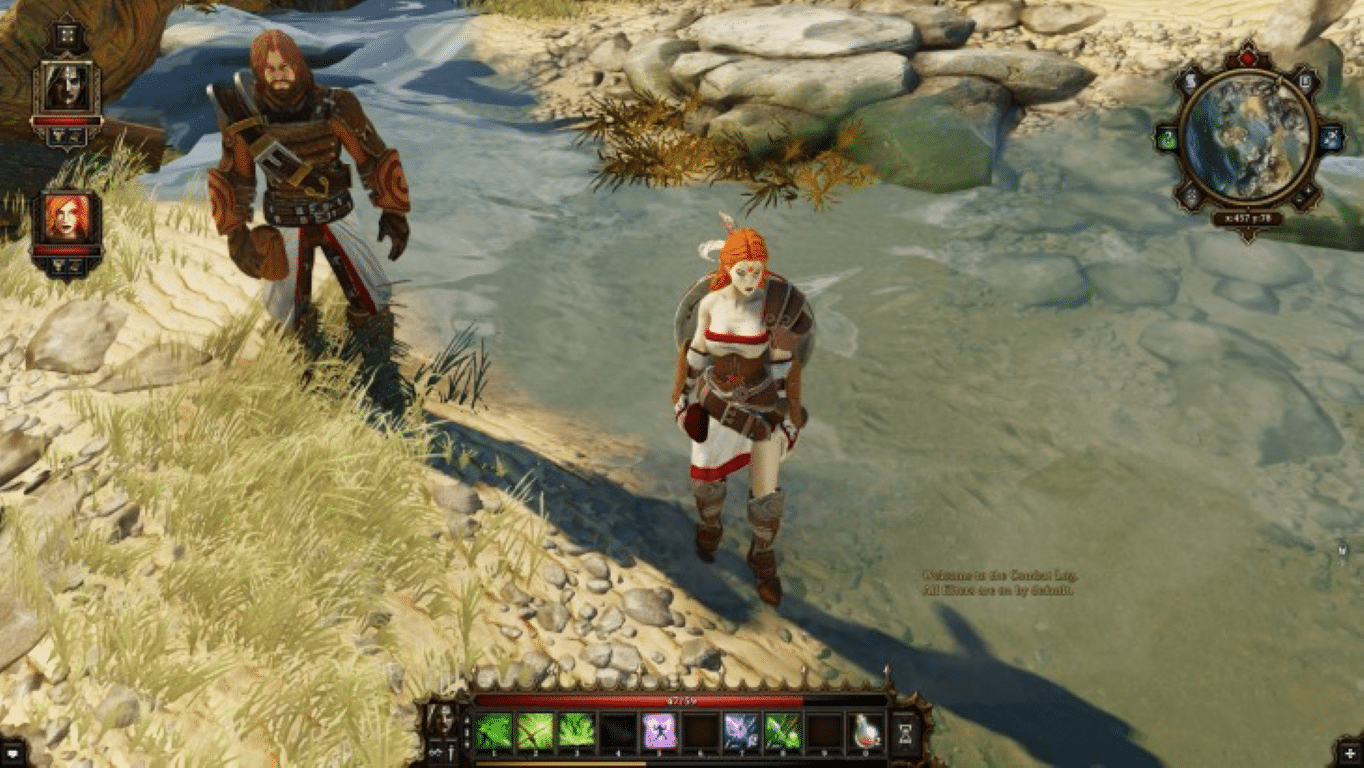Viewport: 1364px width, 768px height.
Task: Click the quicksave S icon beside the minimap
Action: click(1191, 80)
